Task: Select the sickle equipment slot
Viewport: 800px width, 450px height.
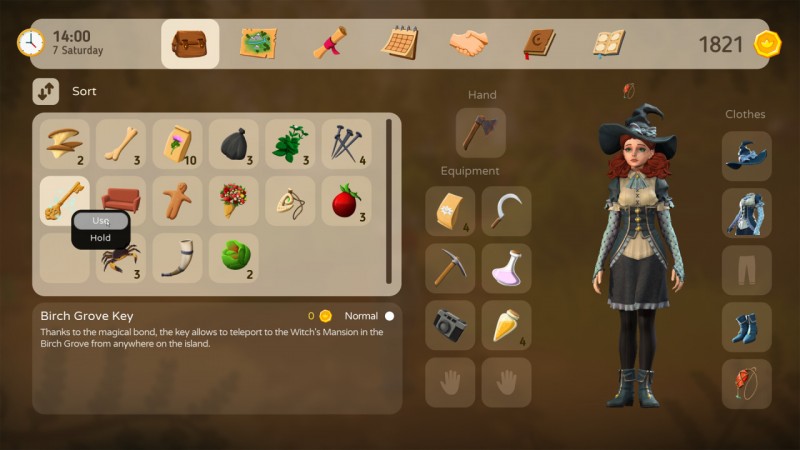Action: pos(506,211)
